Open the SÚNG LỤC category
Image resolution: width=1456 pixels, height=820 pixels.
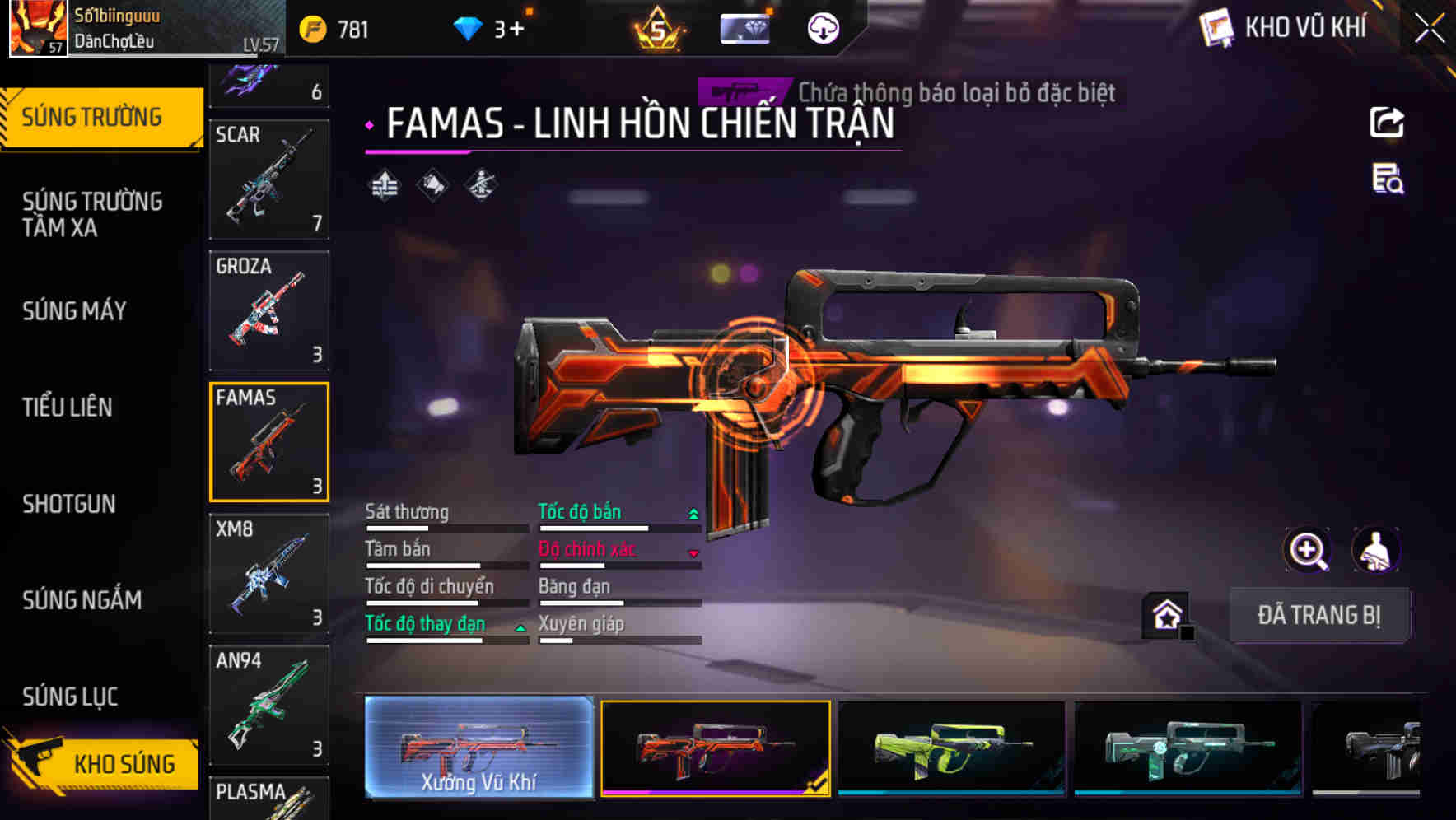(x=71, y=697)
